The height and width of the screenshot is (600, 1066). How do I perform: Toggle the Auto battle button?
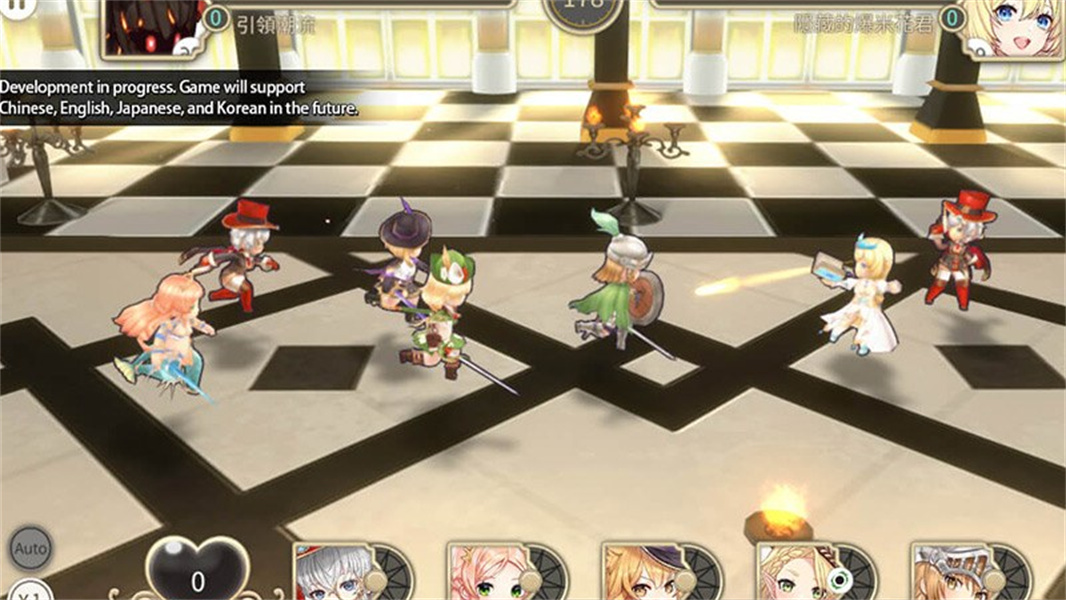30,549
